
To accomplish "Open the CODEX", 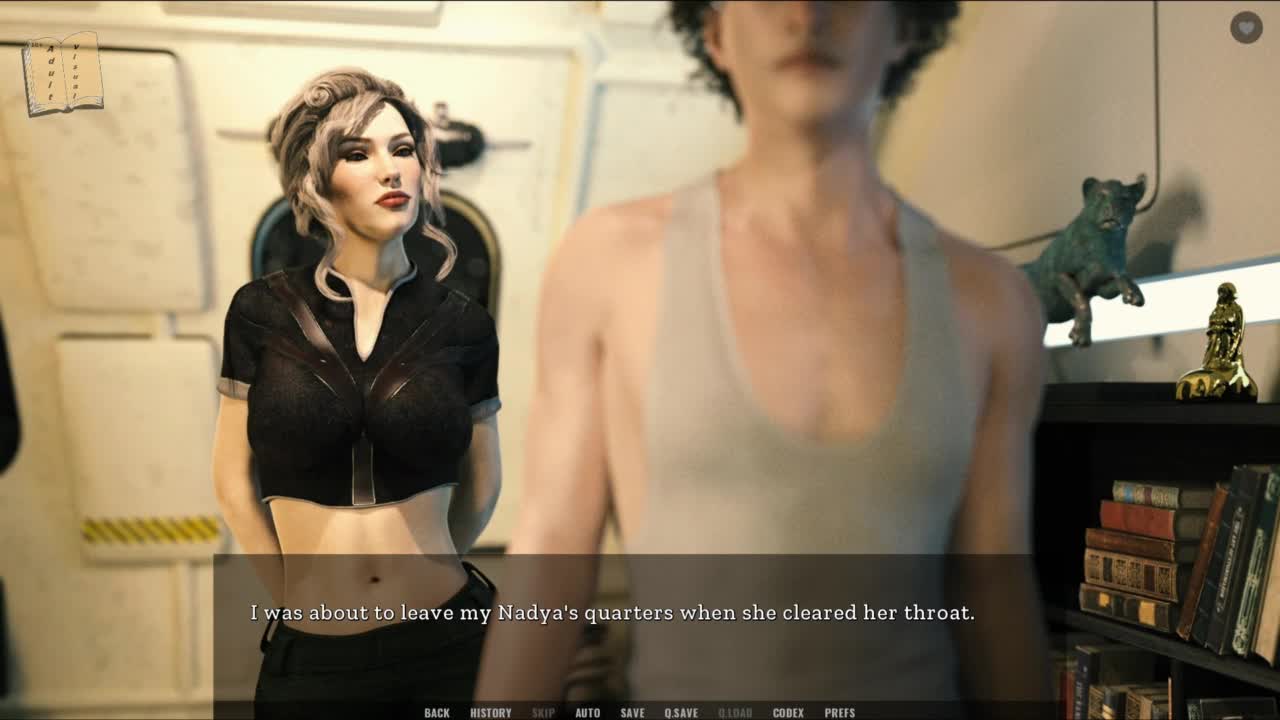I will pos(788,713).
